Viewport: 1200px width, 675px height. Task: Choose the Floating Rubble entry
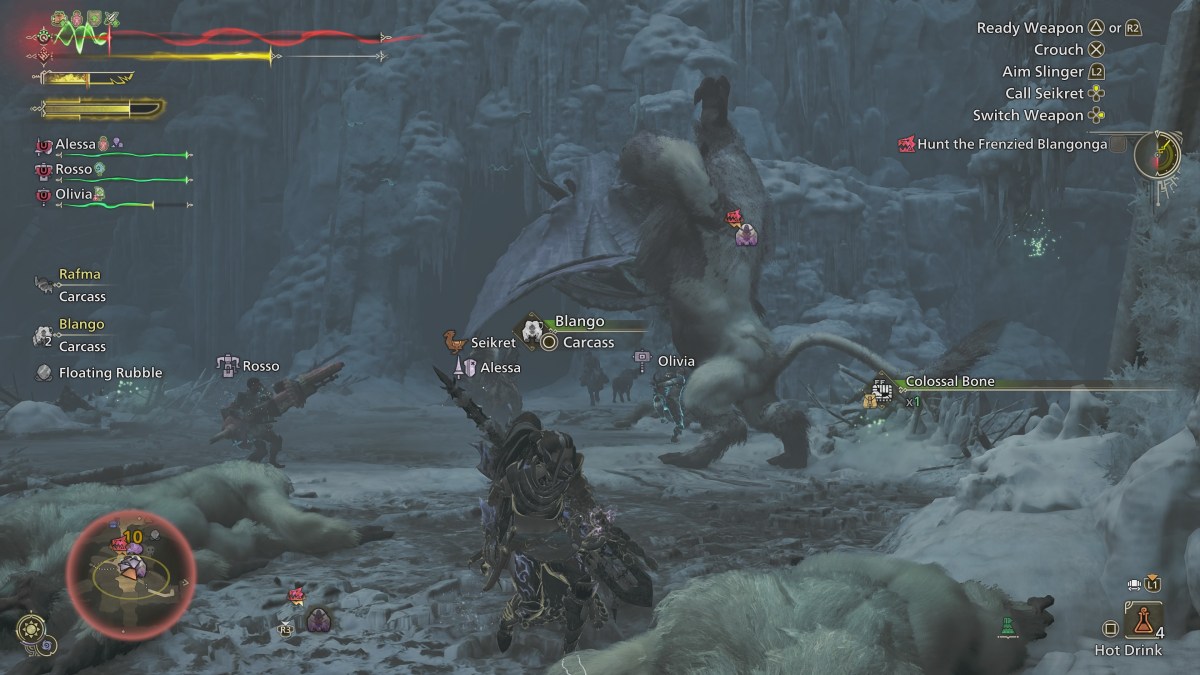(110, 373)
